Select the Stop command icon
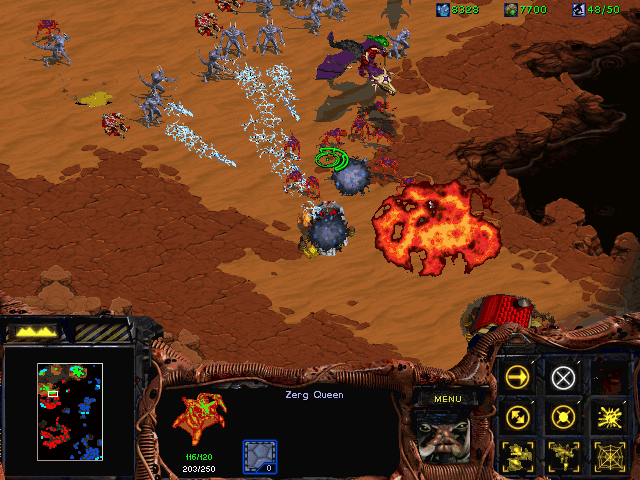 (x=563, y=376)
